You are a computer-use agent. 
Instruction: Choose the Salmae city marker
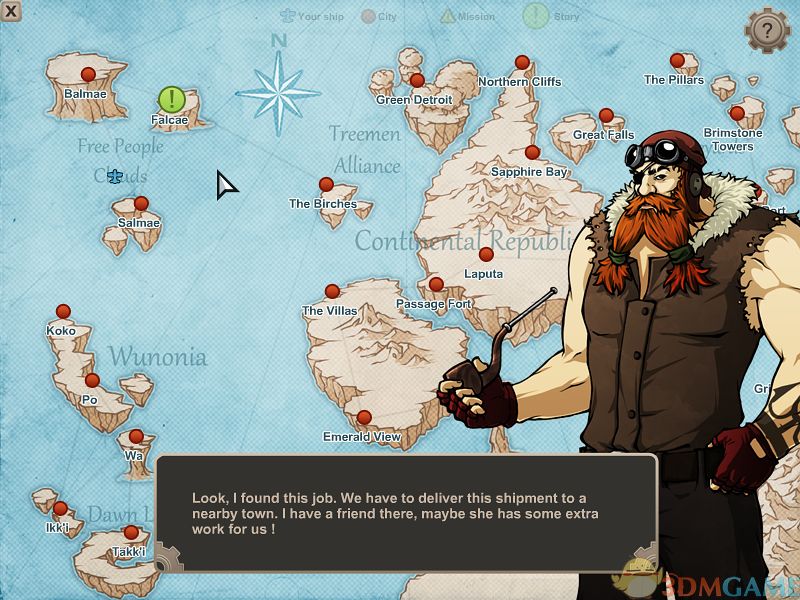(x=141, y=204)
